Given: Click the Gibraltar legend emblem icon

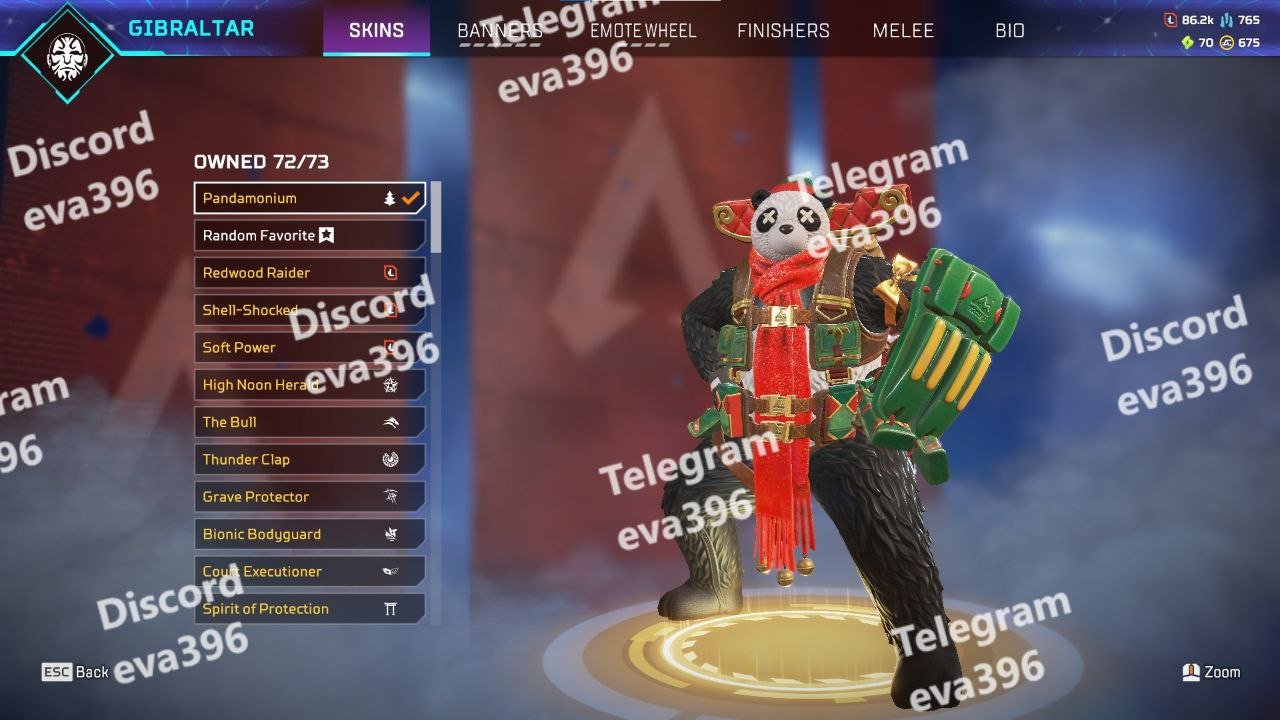Looking at the screenshot, I should pos(67,52).
